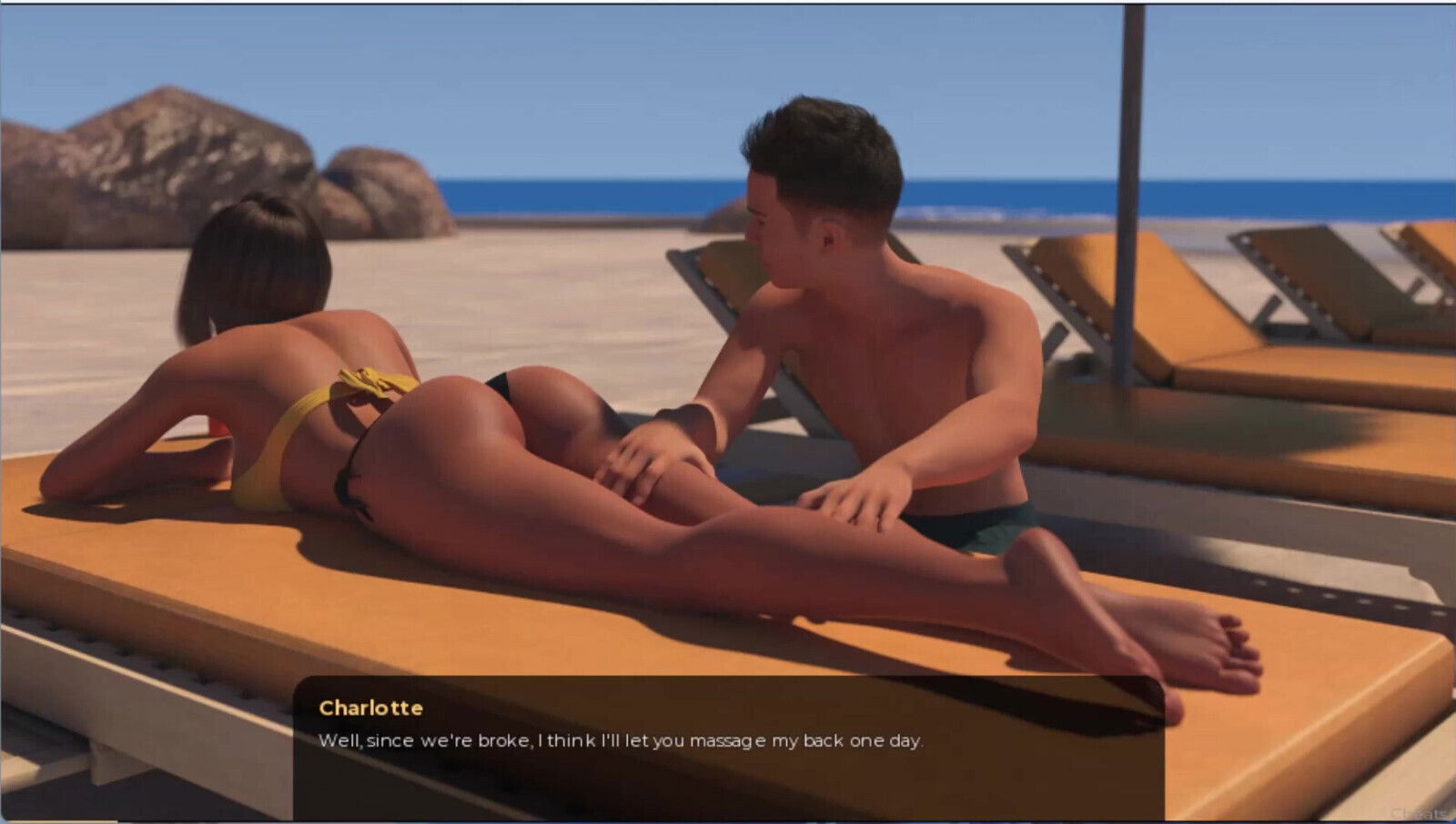Click the yellow Charlotte name text

370,708
